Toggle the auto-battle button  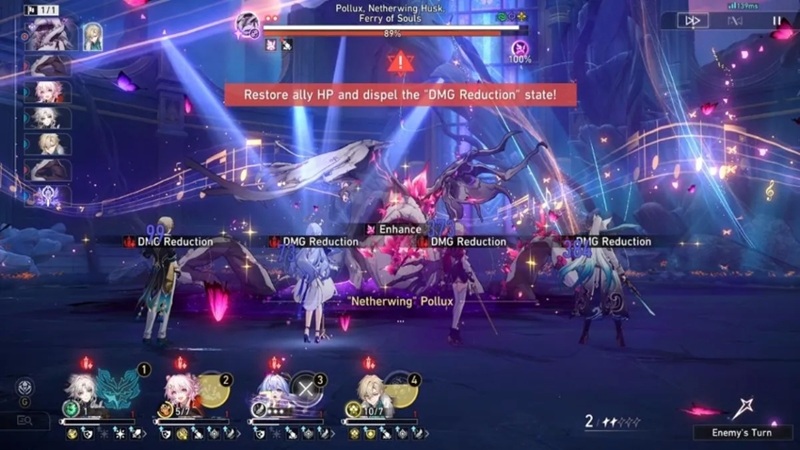tap(735, 20)
